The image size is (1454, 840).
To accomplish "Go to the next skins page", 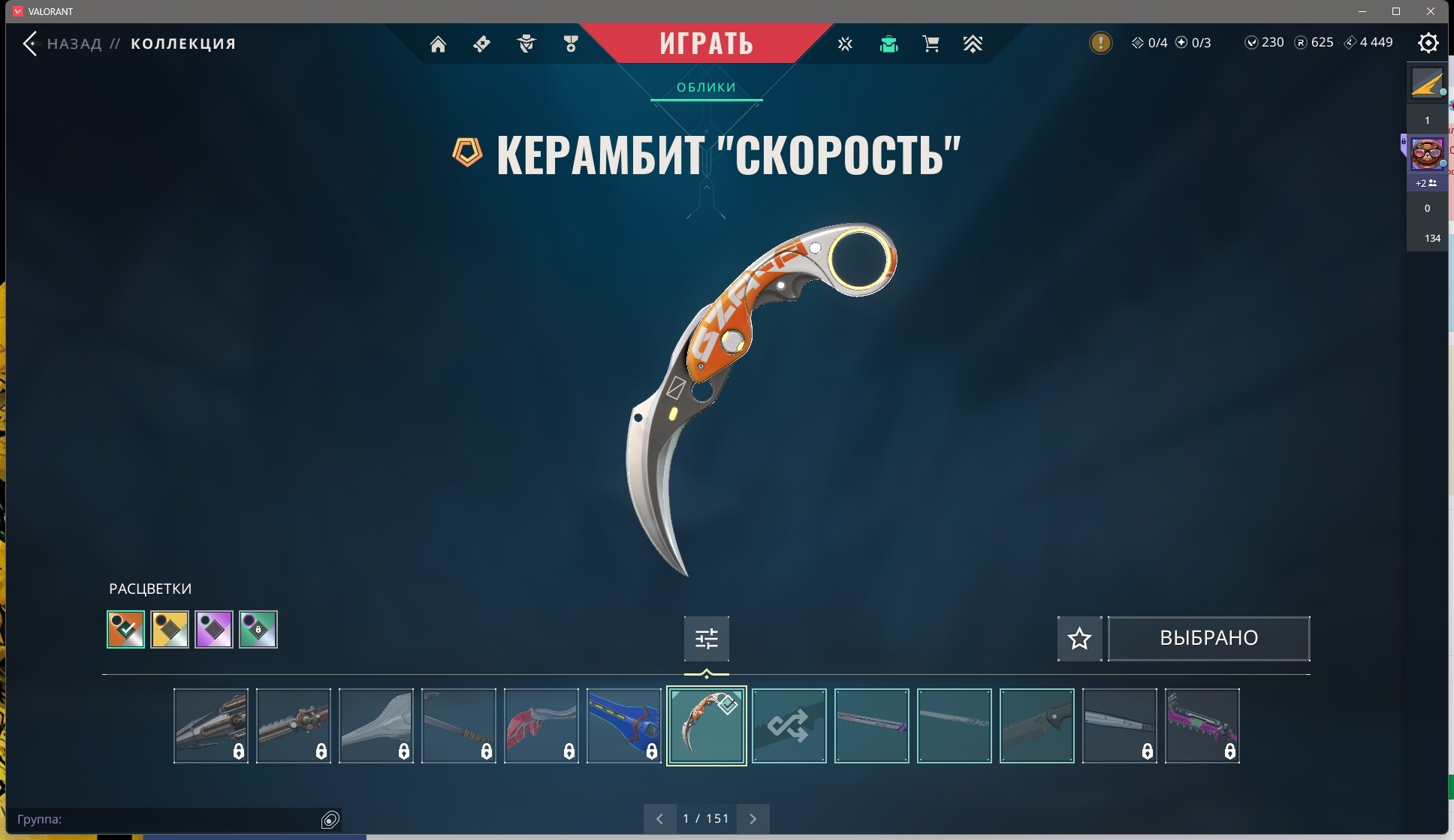I will 753,819.
